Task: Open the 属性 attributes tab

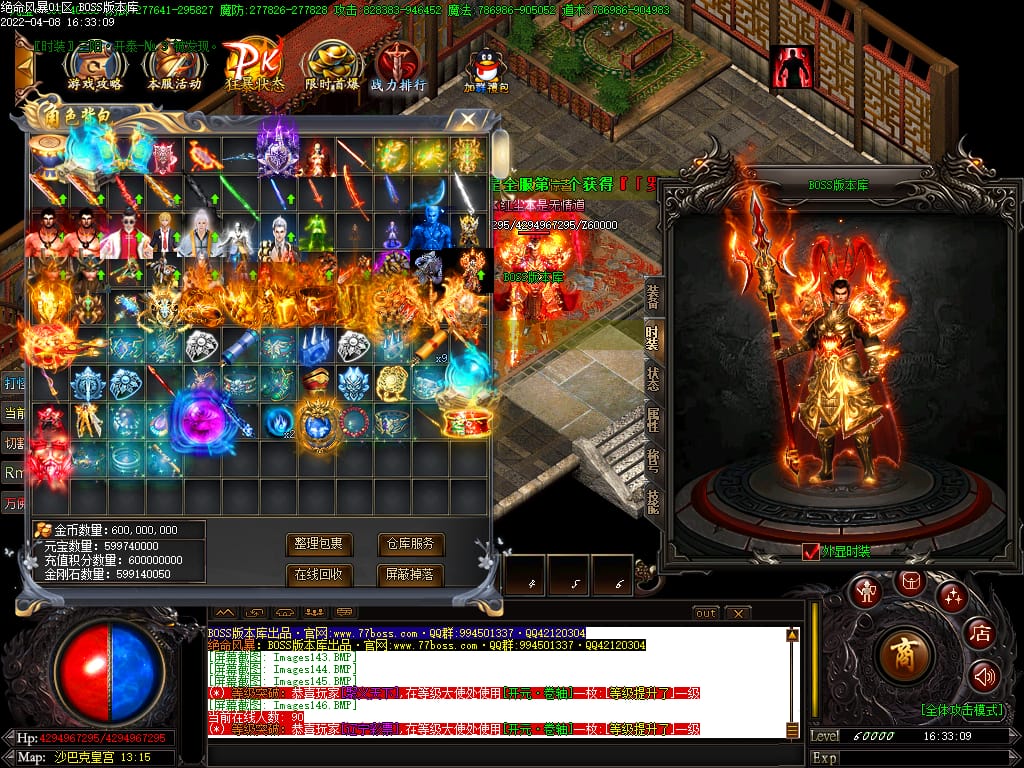Action: coord(652,418)
